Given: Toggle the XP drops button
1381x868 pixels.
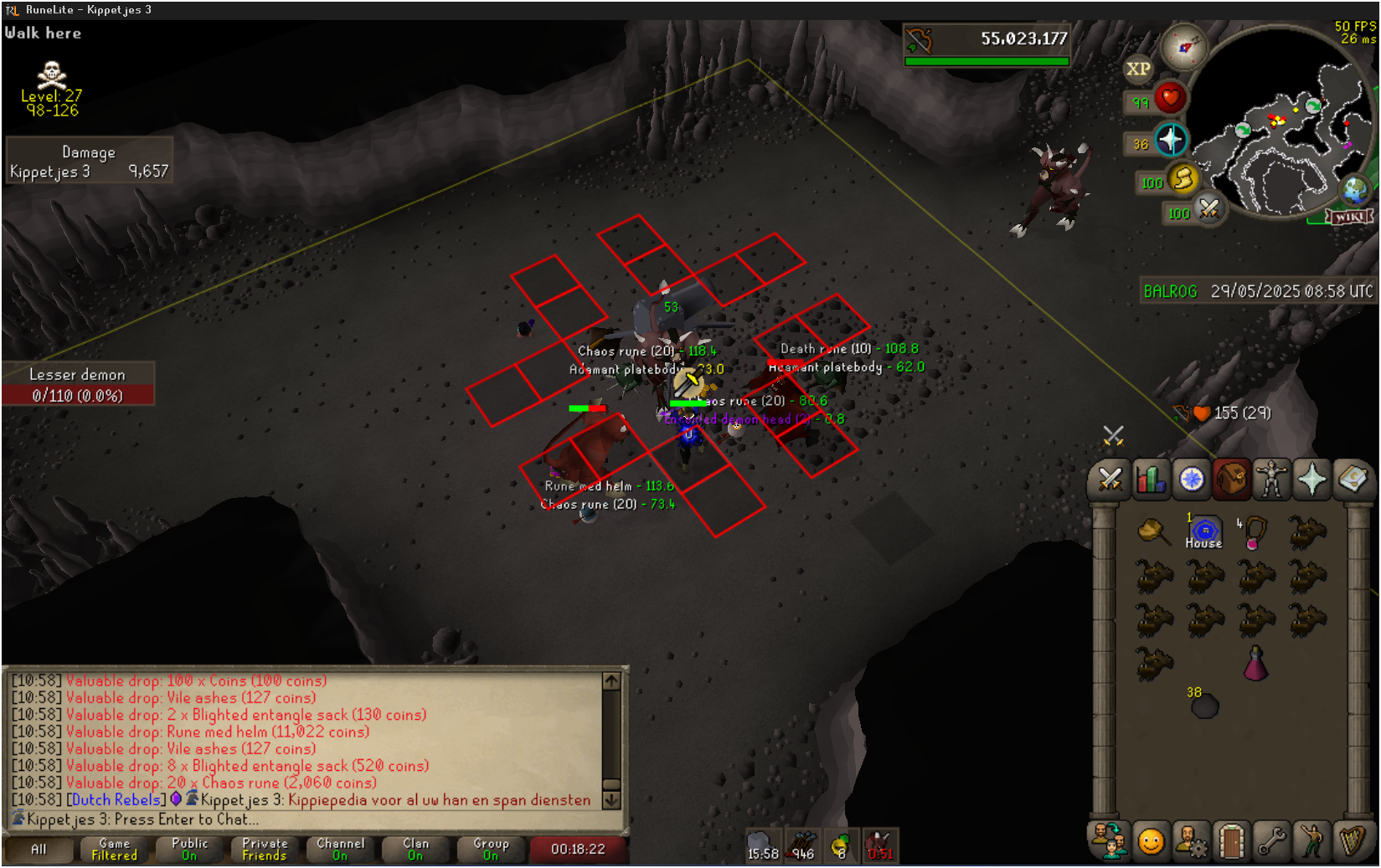Looking at the screenshot, I should [x=1138, y=69].
